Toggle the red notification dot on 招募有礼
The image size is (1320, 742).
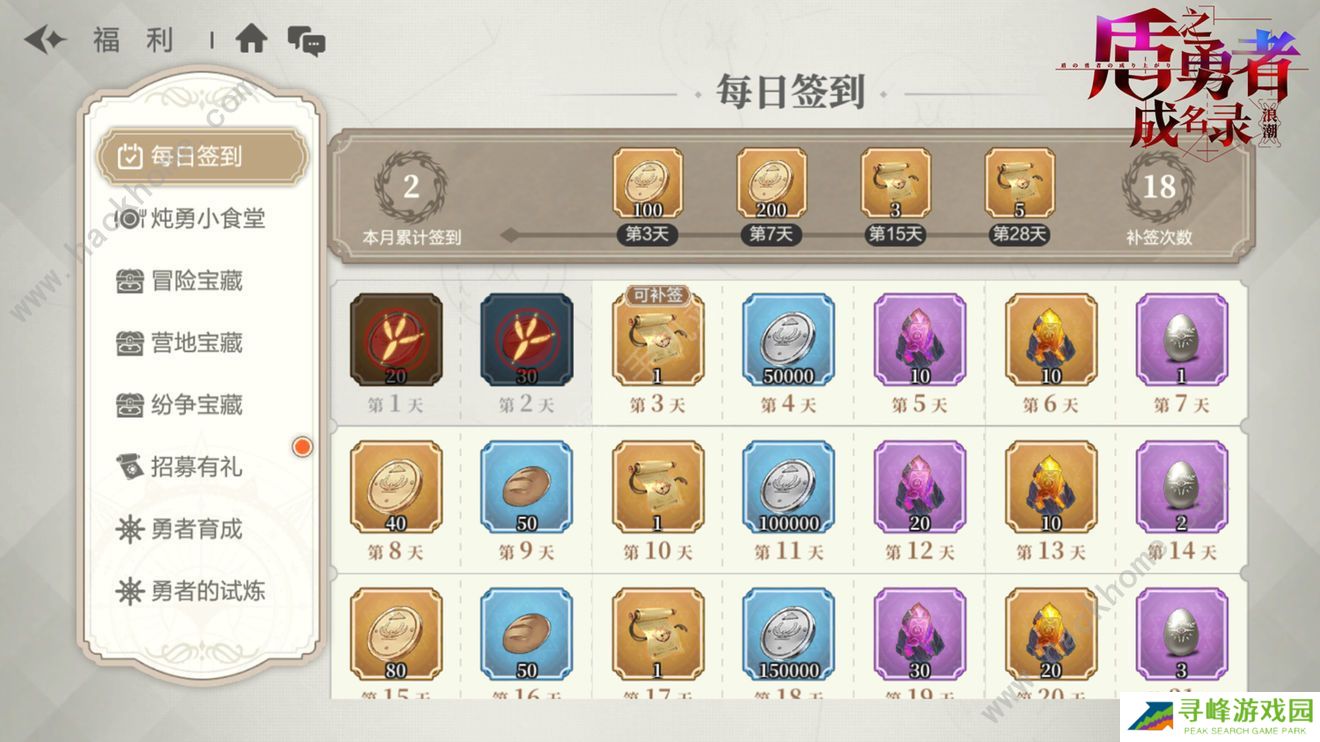[x=301, y=447]
